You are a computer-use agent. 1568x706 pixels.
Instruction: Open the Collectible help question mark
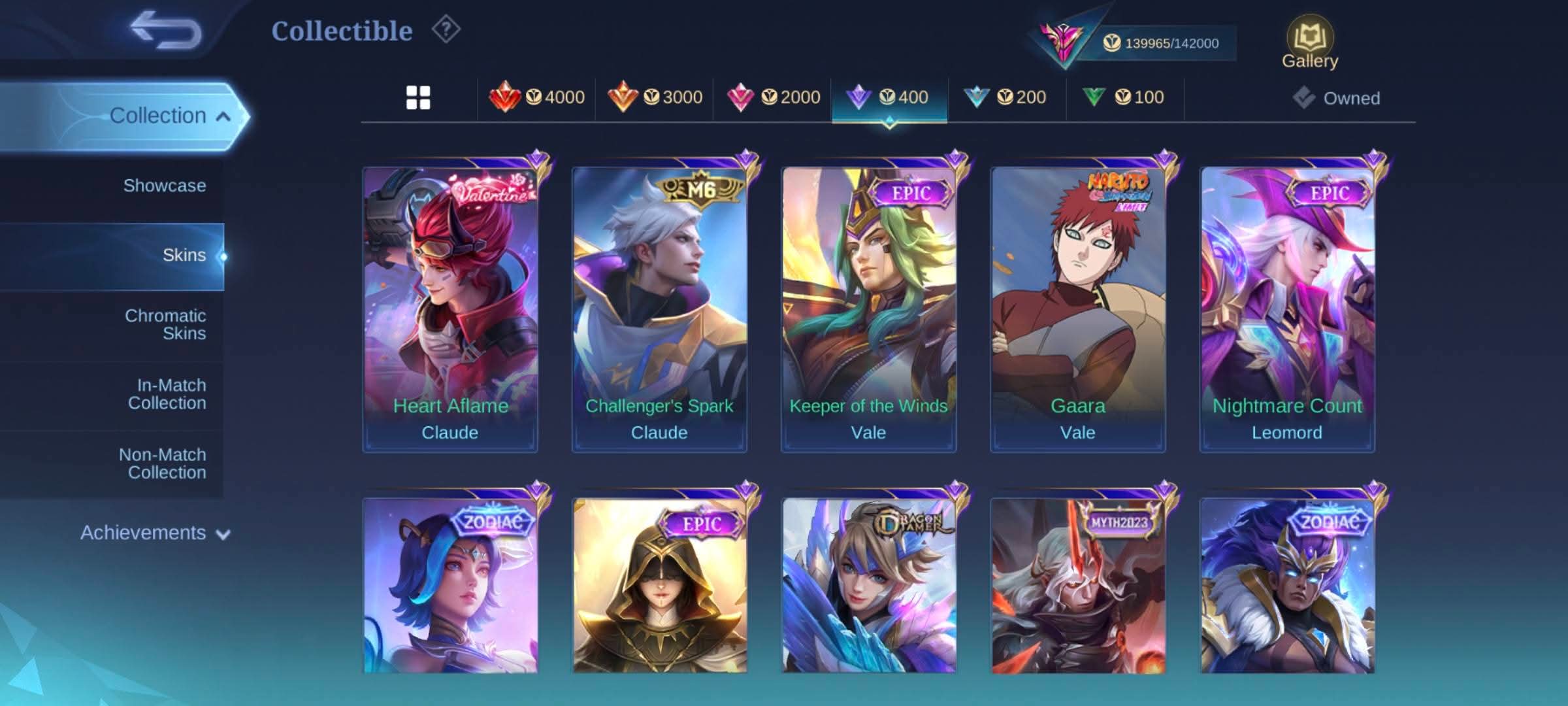tap(446, 30)
